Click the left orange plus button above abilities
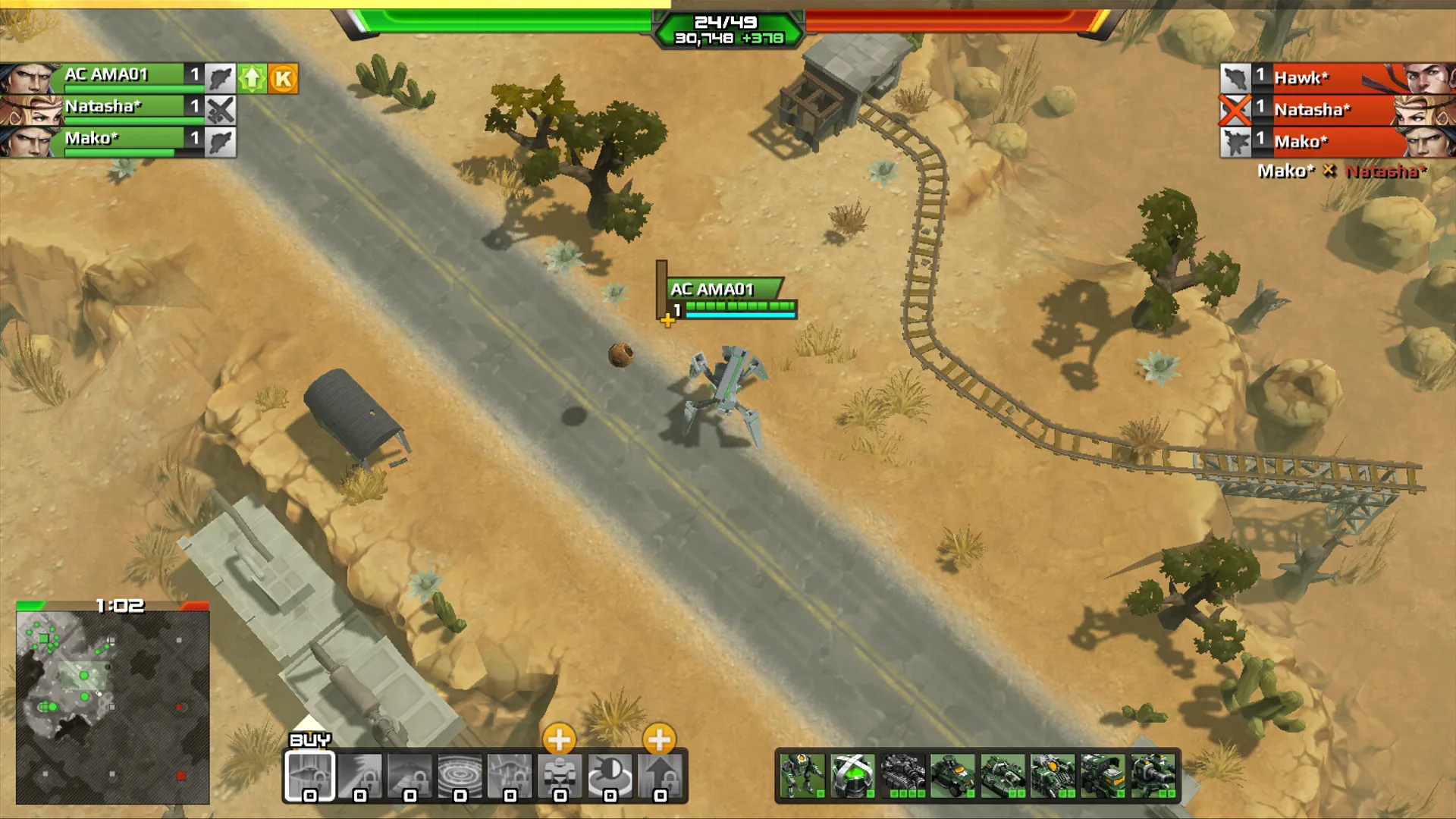1456x819 pixels. click(560, 737)
